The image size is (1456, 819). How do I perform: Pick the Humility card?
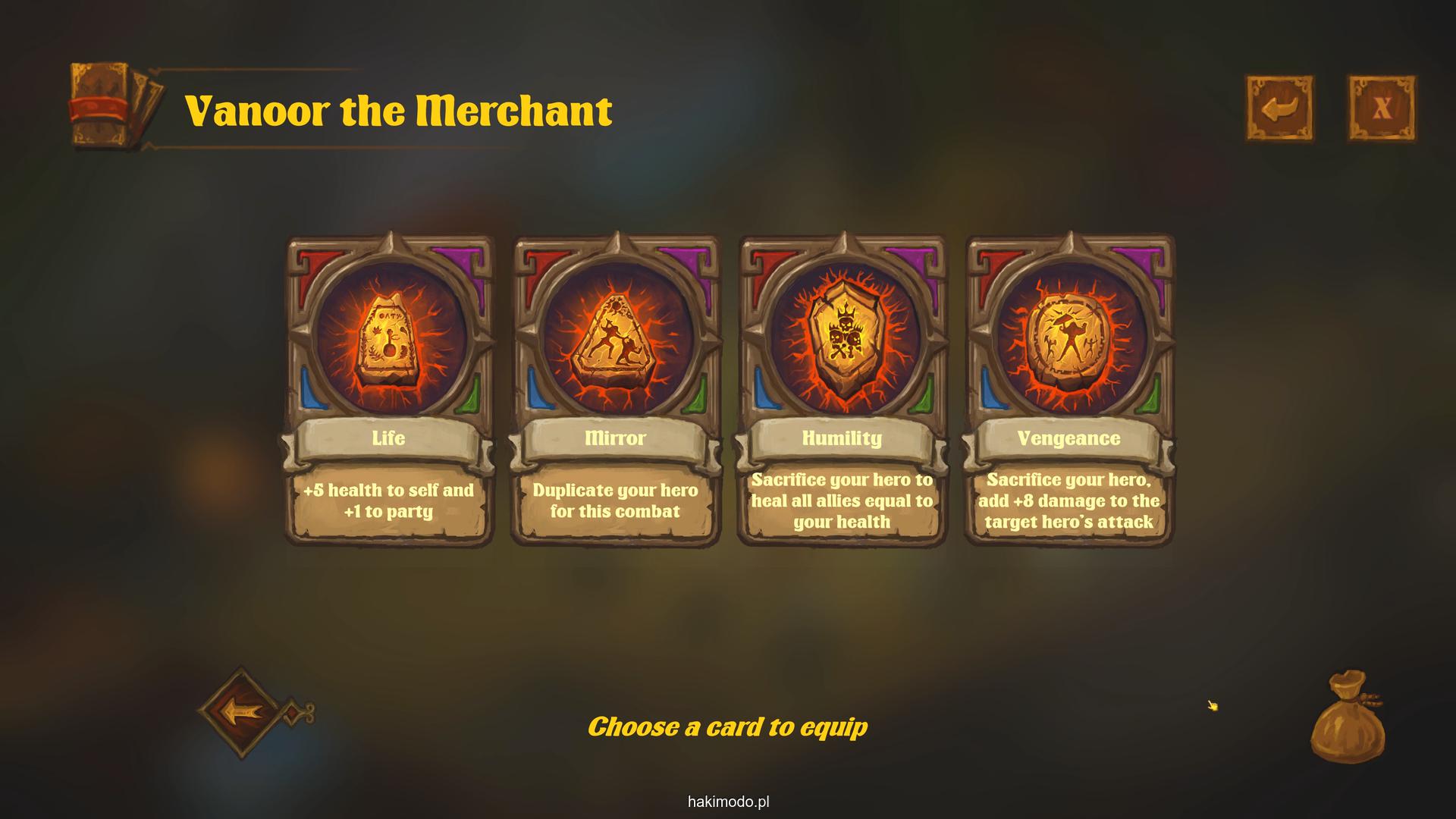click(x=842, y=390)
